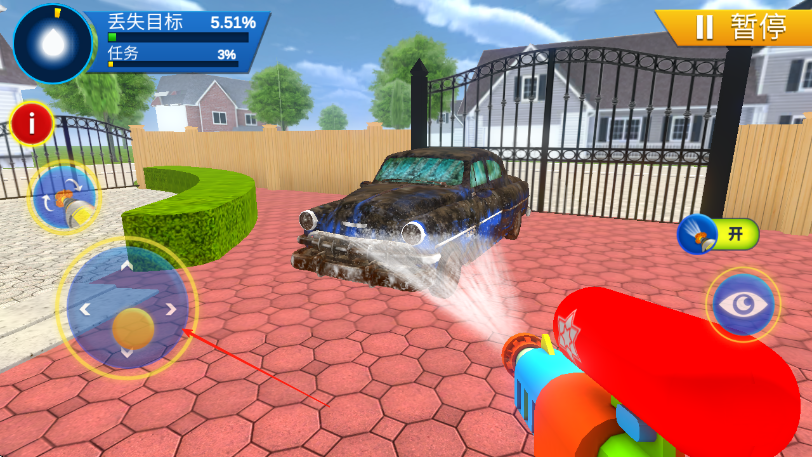Tap the movement joystick's left arrow

pos(85,309)
